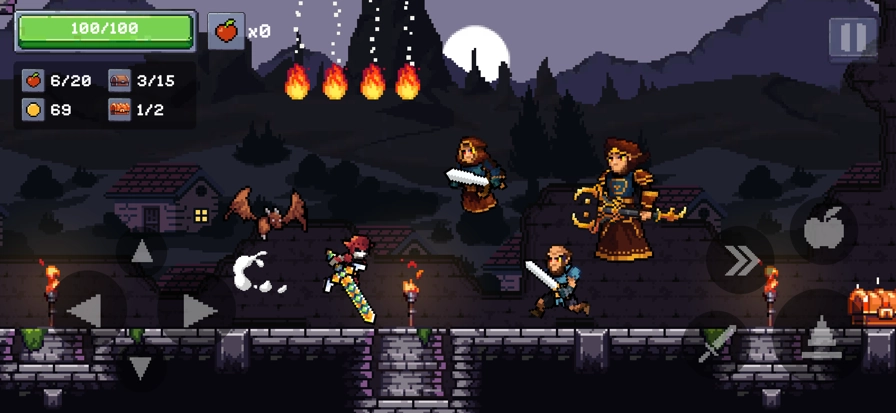Select the red apple item slot
Screen dimensions: 896x413
coord(226,31)
